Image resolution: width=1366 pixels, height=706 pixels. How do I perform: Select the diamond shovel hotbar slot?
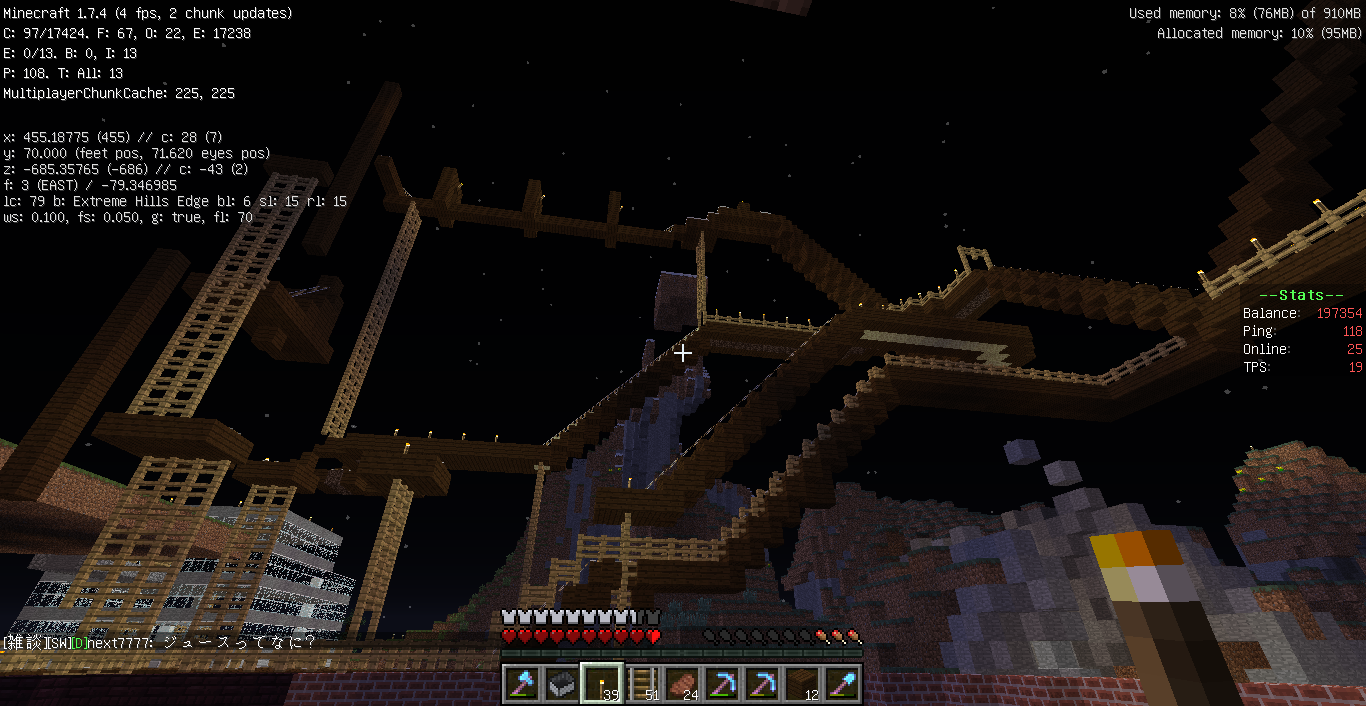click(842, 684)
